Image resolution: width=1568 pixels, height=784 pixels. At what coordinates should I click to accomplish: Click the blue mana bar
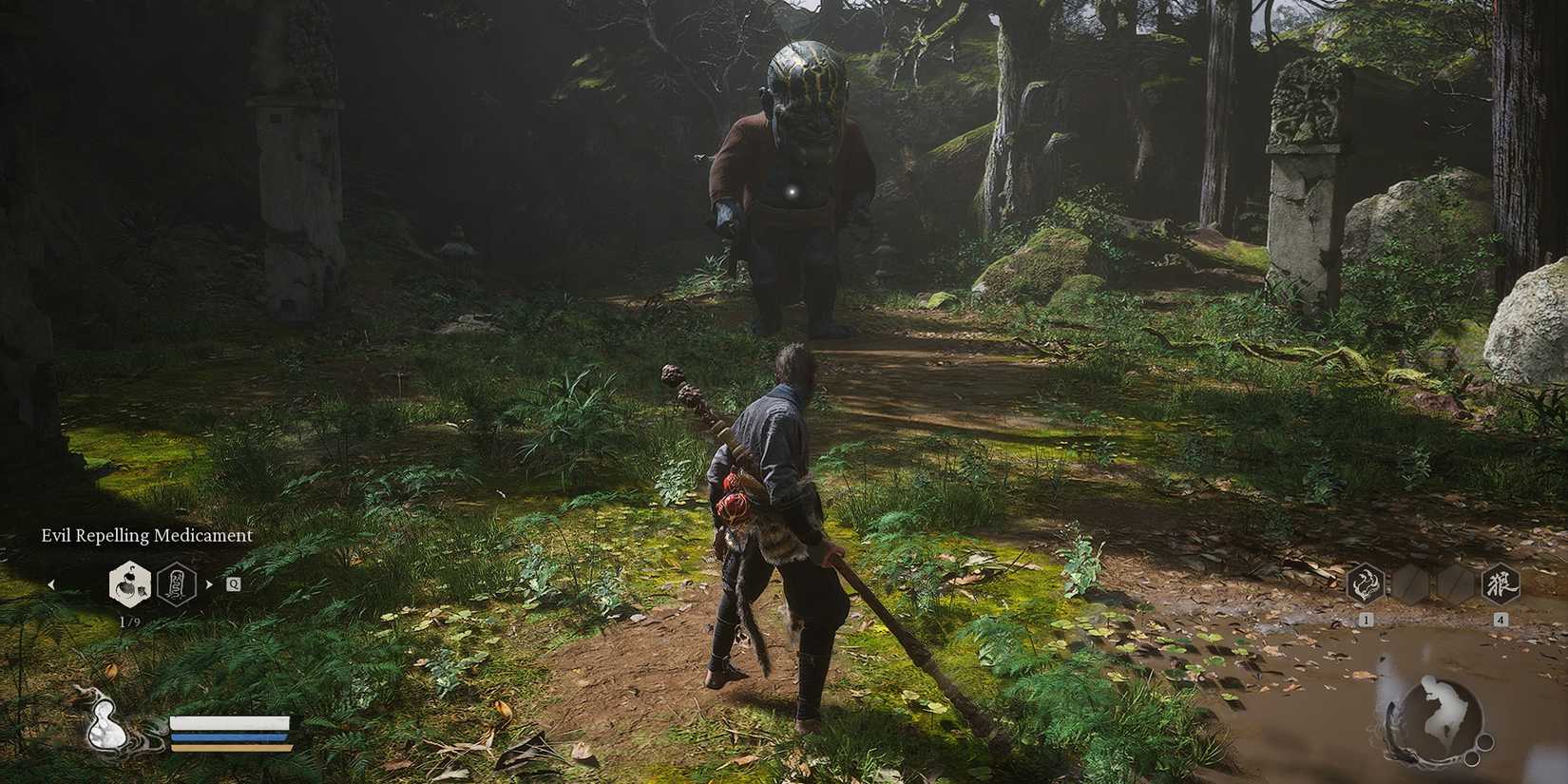[228, 736]
